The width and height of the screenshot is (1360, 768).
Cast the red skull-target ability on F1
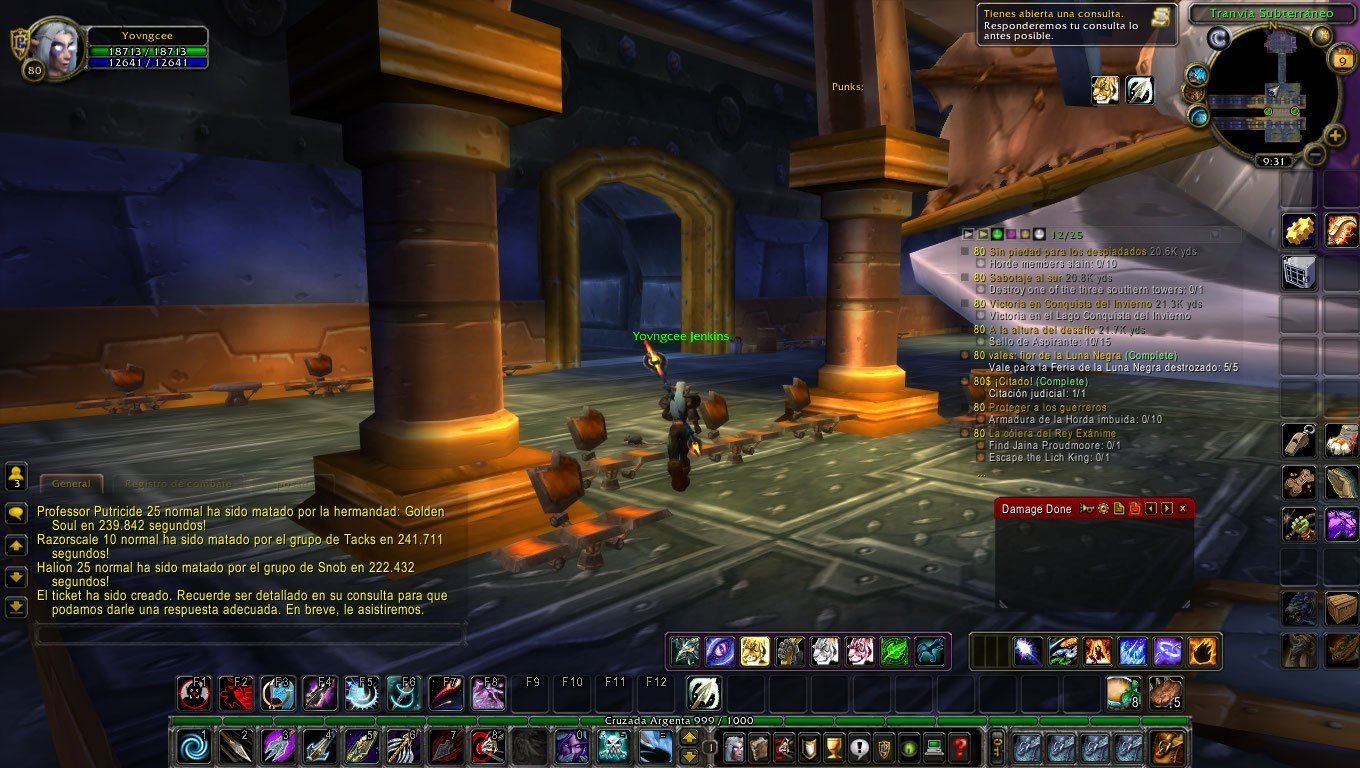(x=194, y=693)
